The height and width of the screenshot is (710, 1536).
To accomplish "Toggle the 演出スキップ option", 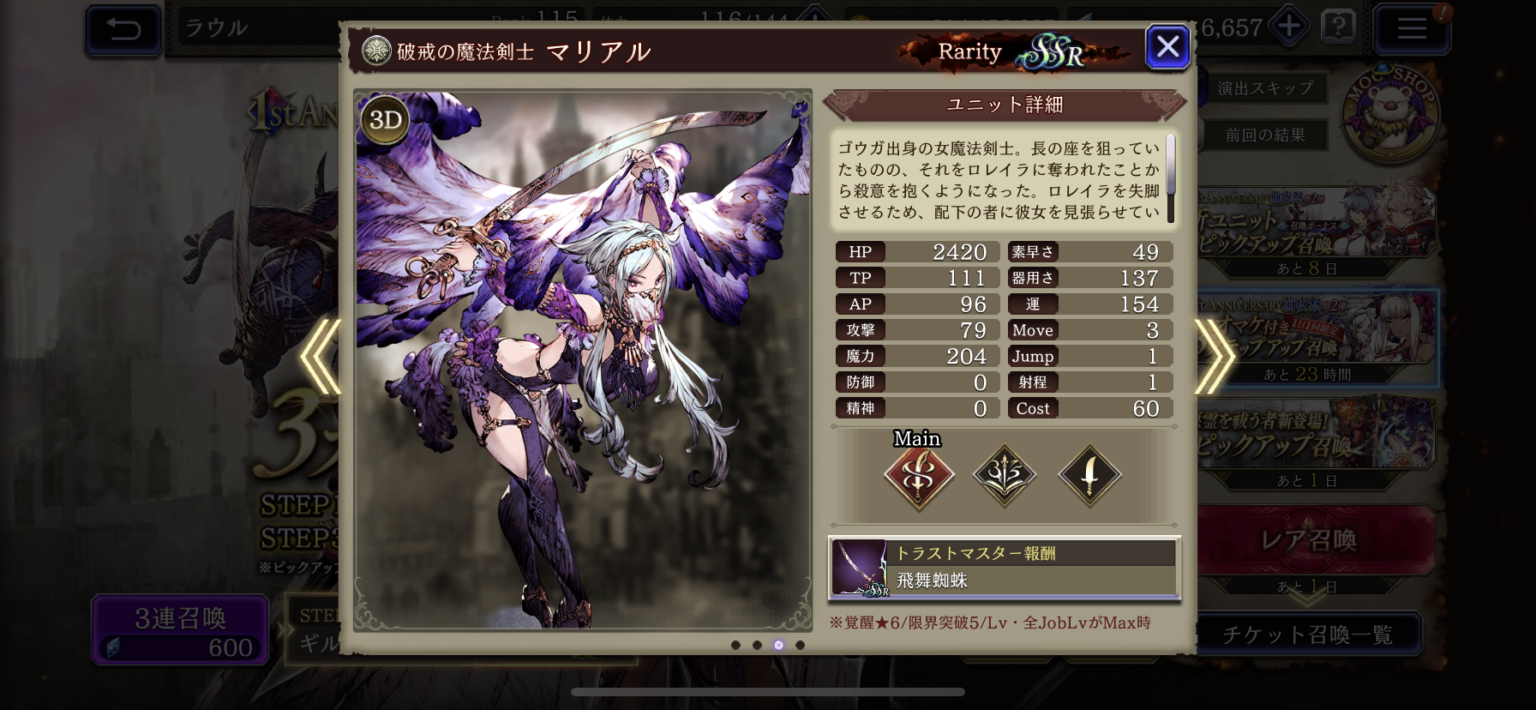I will coord(1265,88).
